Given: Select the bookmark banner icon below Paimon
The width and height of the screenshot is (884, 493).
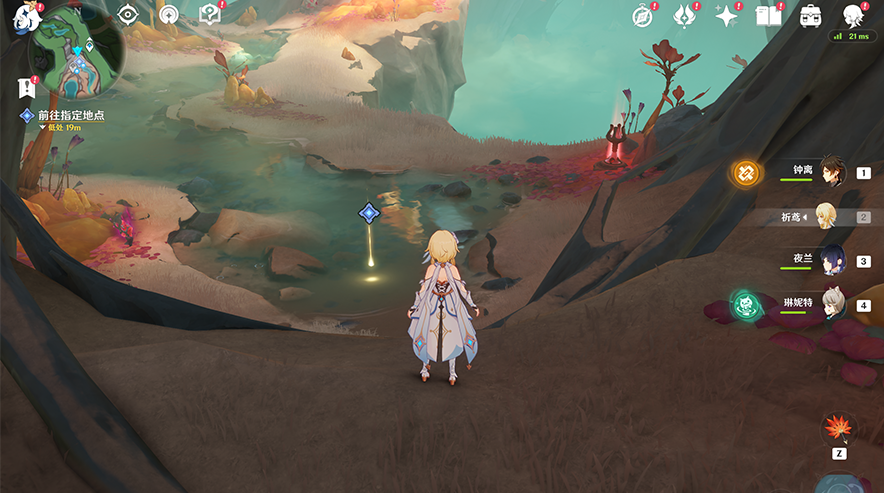Looking at the screenshot, I should 27,88.
